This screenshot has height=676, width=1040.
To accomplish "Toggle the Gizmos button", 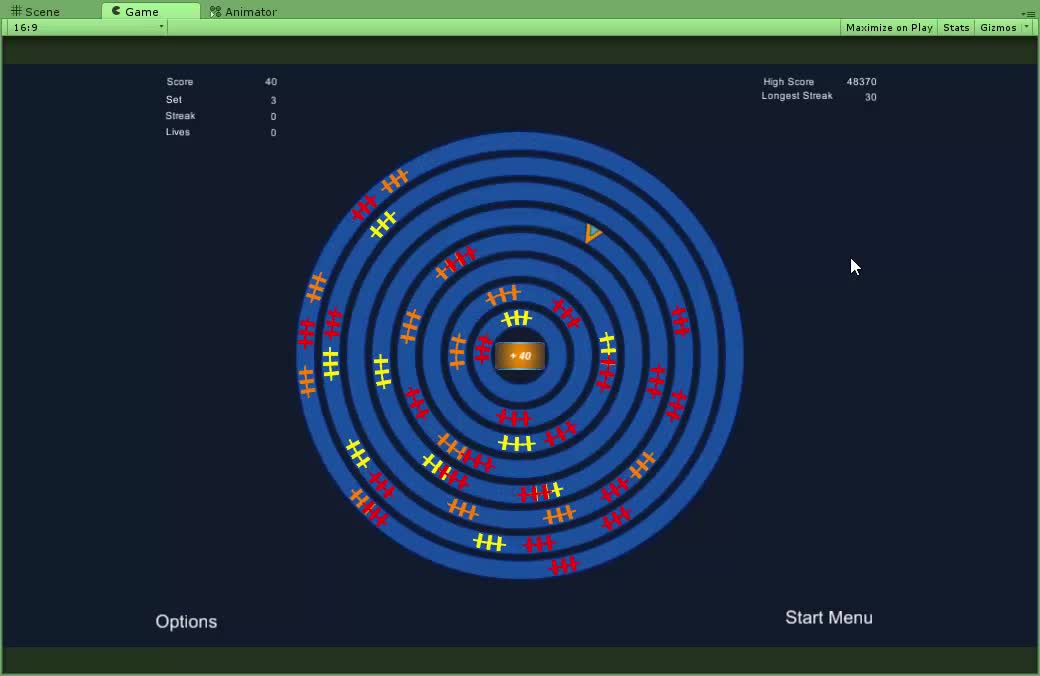I will [x=998, y=27].
